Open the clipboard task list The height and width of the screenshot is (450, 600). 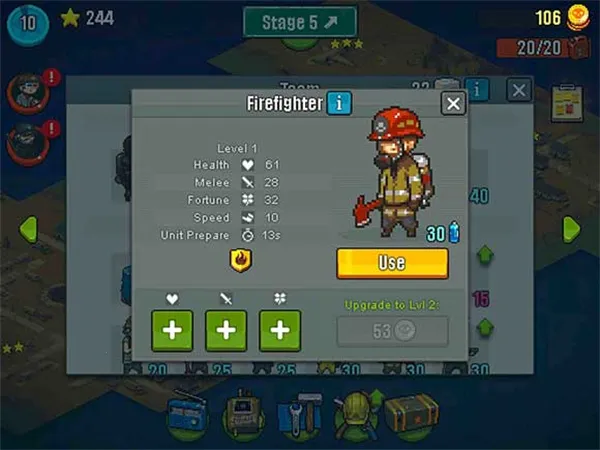point(566,102)
